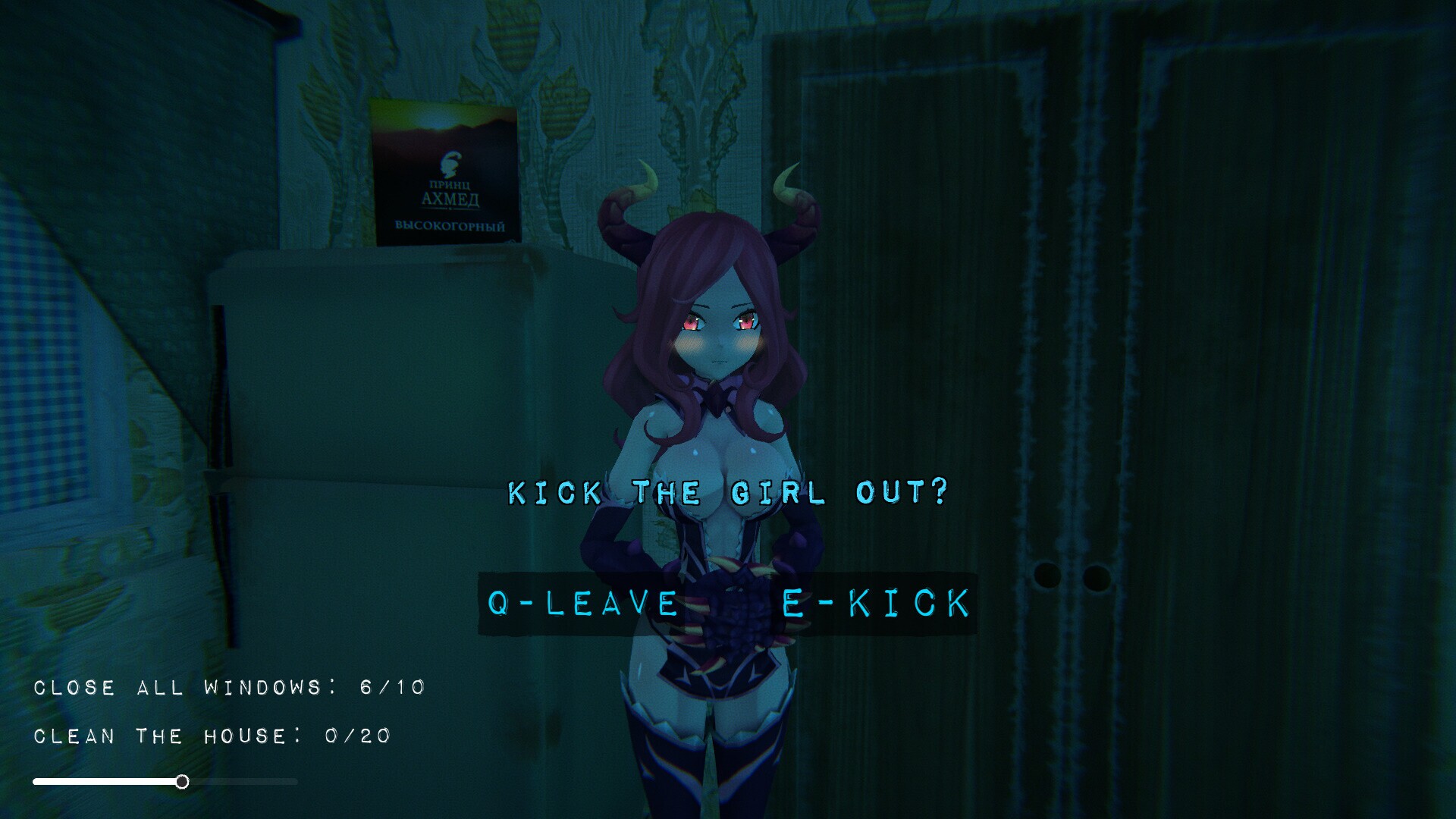This screenshot has height=819, width=1456.
Task: Click the "CLEAN THE HOUSE: 0/20" objective
Action: click(212, 735)
